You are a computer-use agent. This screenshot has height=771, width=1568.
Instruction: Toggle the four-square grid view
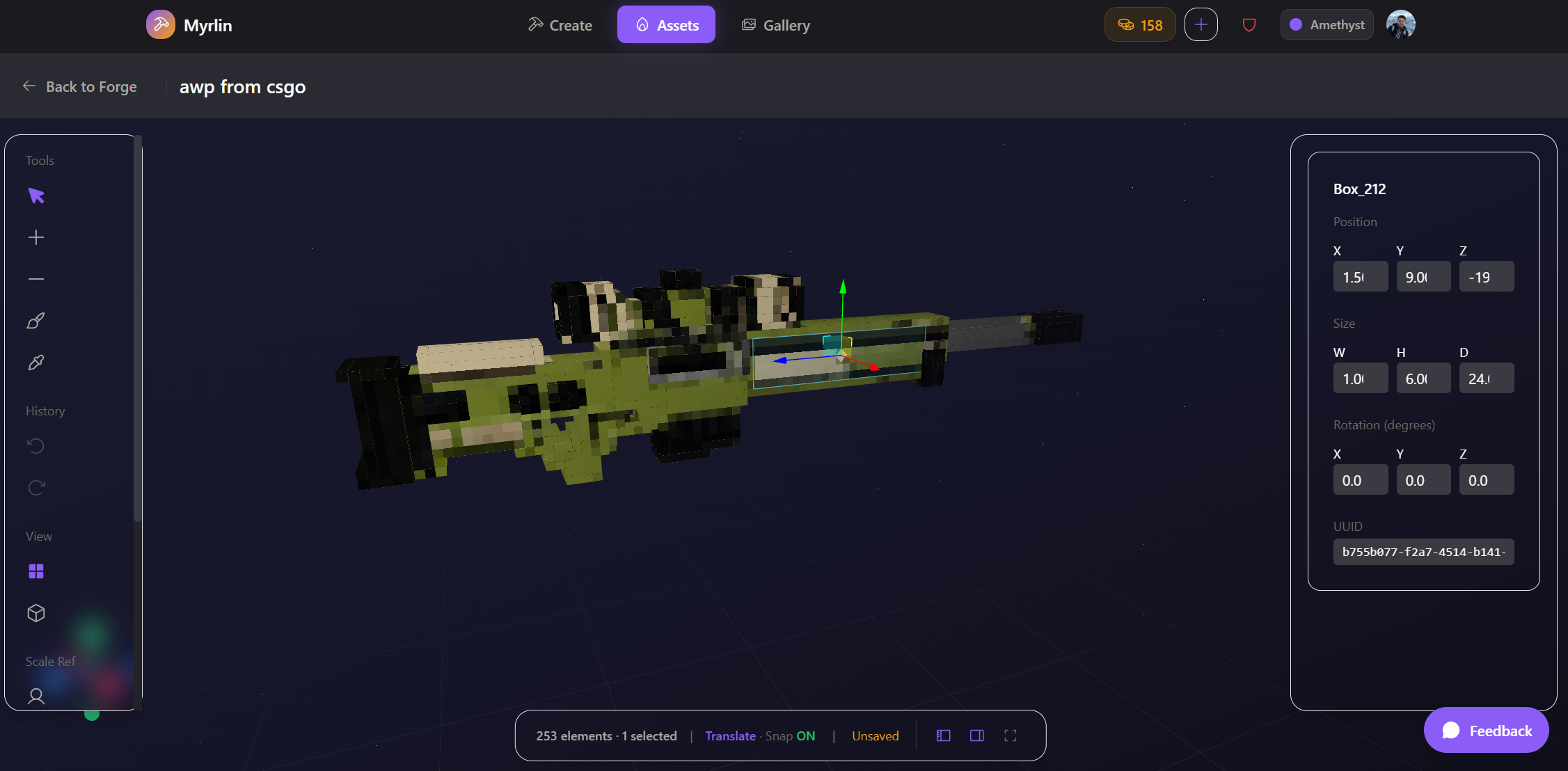tap(36, 571)
